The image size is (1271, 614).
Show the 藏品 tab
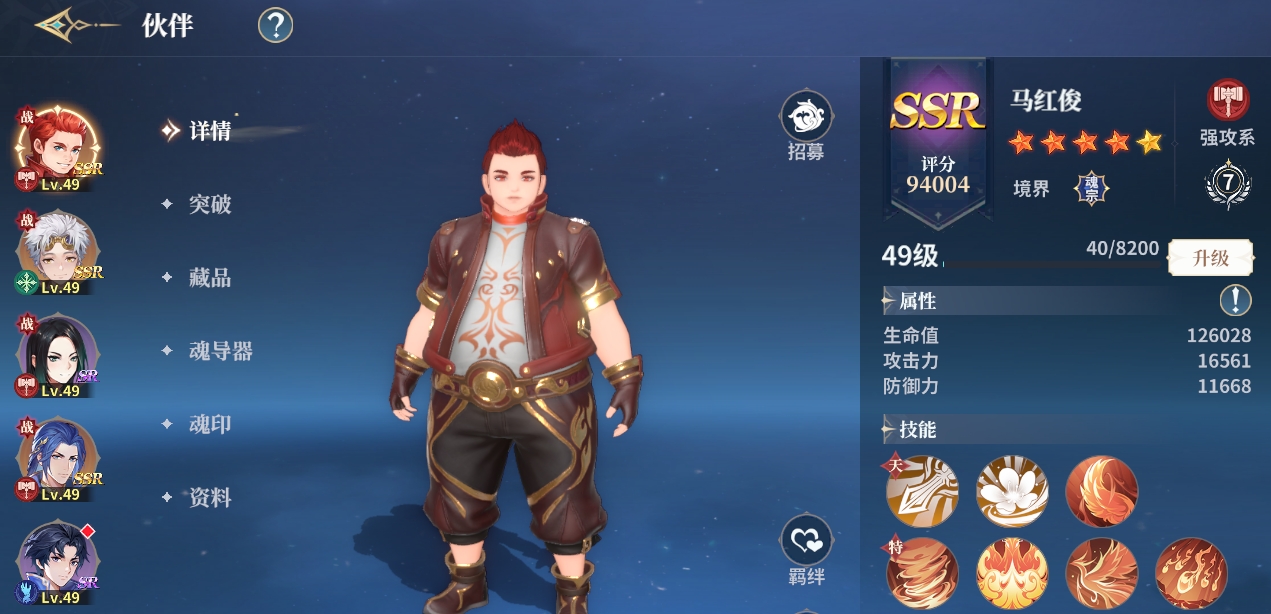point(210,278)
